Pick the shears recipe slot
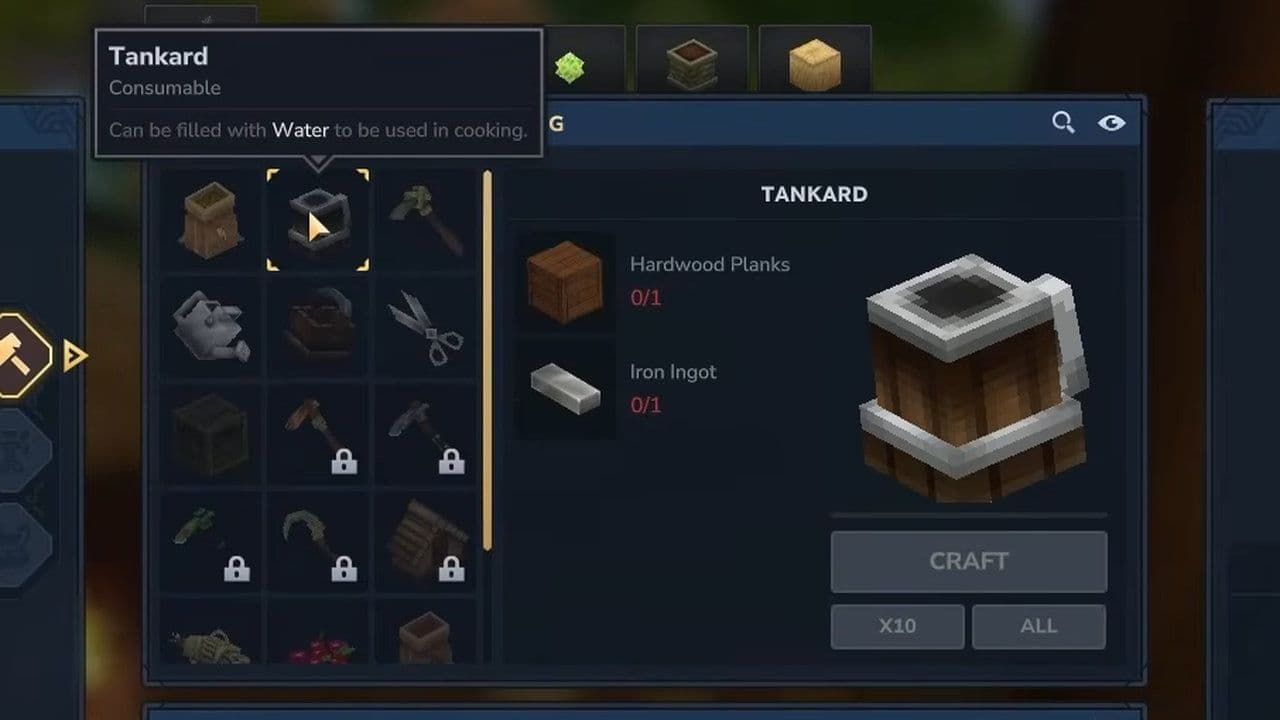 point(425,327)
